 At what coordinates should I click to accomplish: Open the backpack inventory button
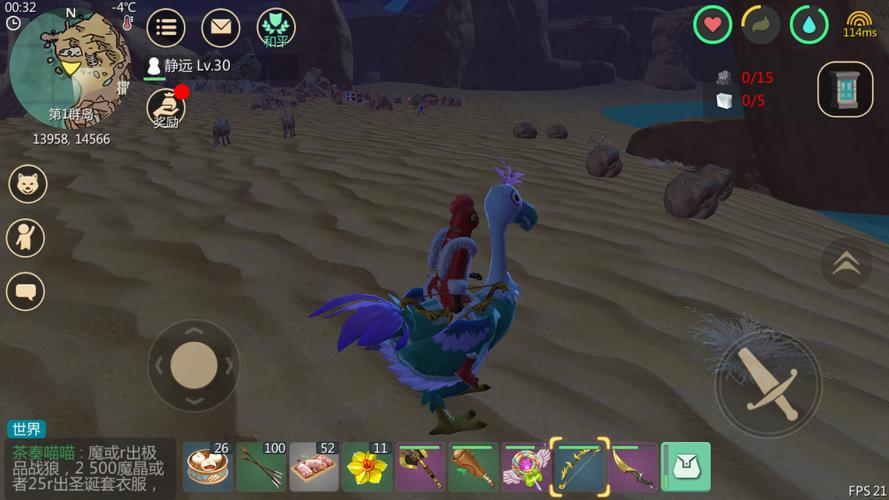686,467
